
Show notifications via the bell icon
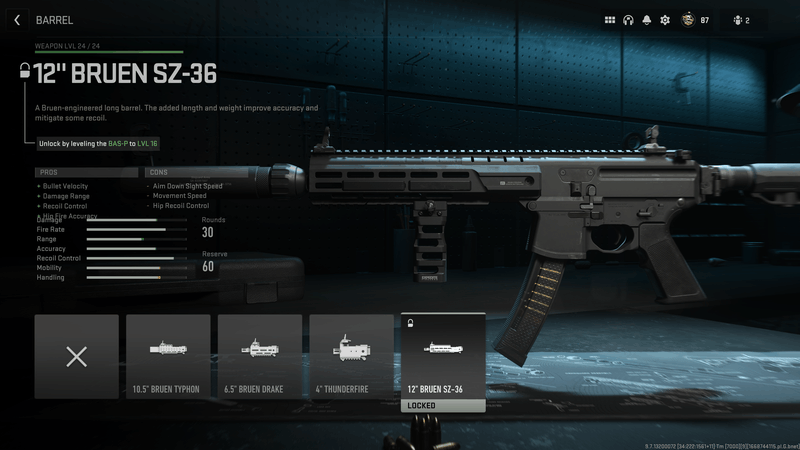tap(647, 20)
